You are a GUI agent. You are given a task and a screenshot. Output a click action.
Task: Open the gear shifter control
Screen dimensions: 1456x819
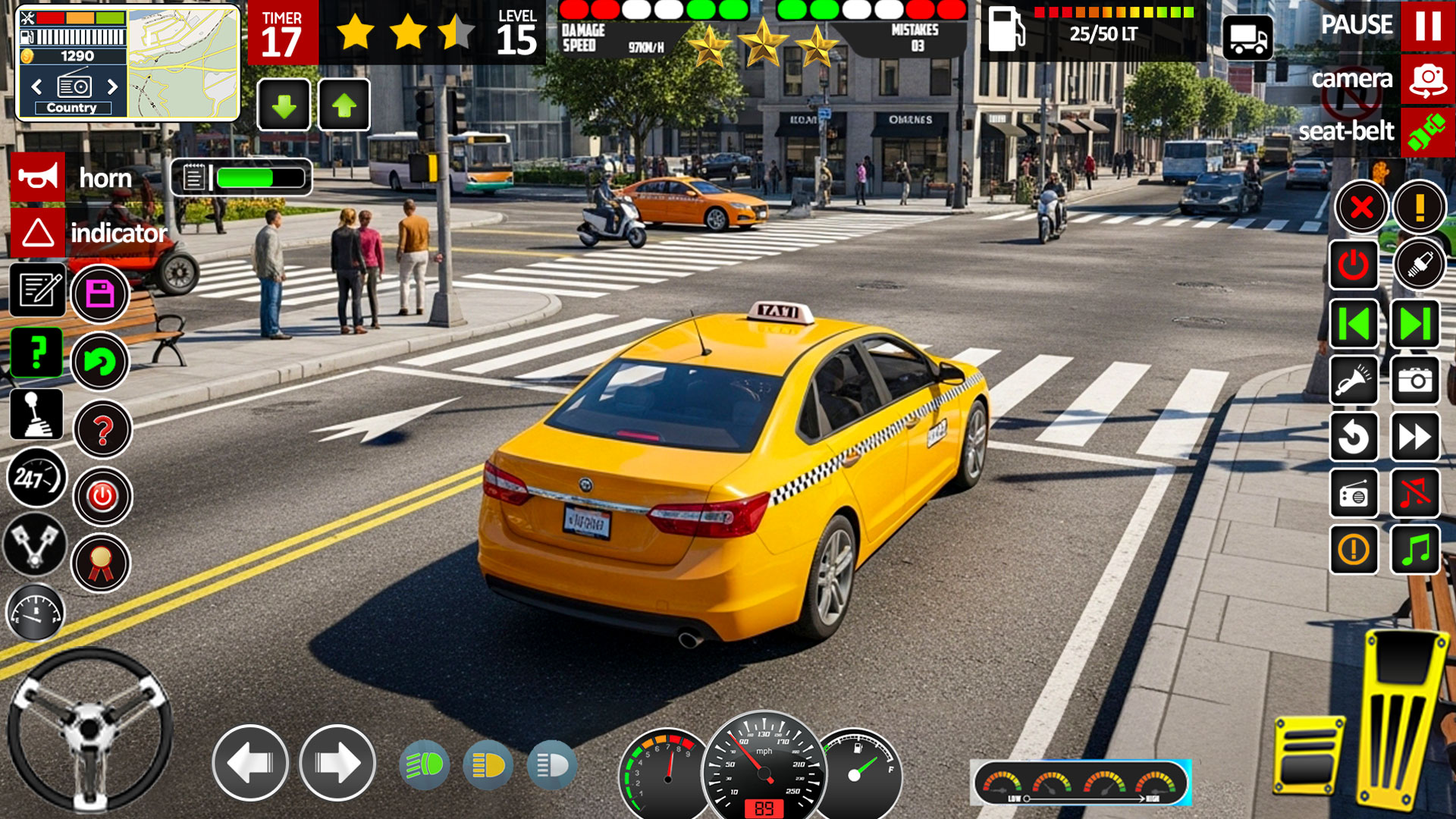(x=36, y=413)
